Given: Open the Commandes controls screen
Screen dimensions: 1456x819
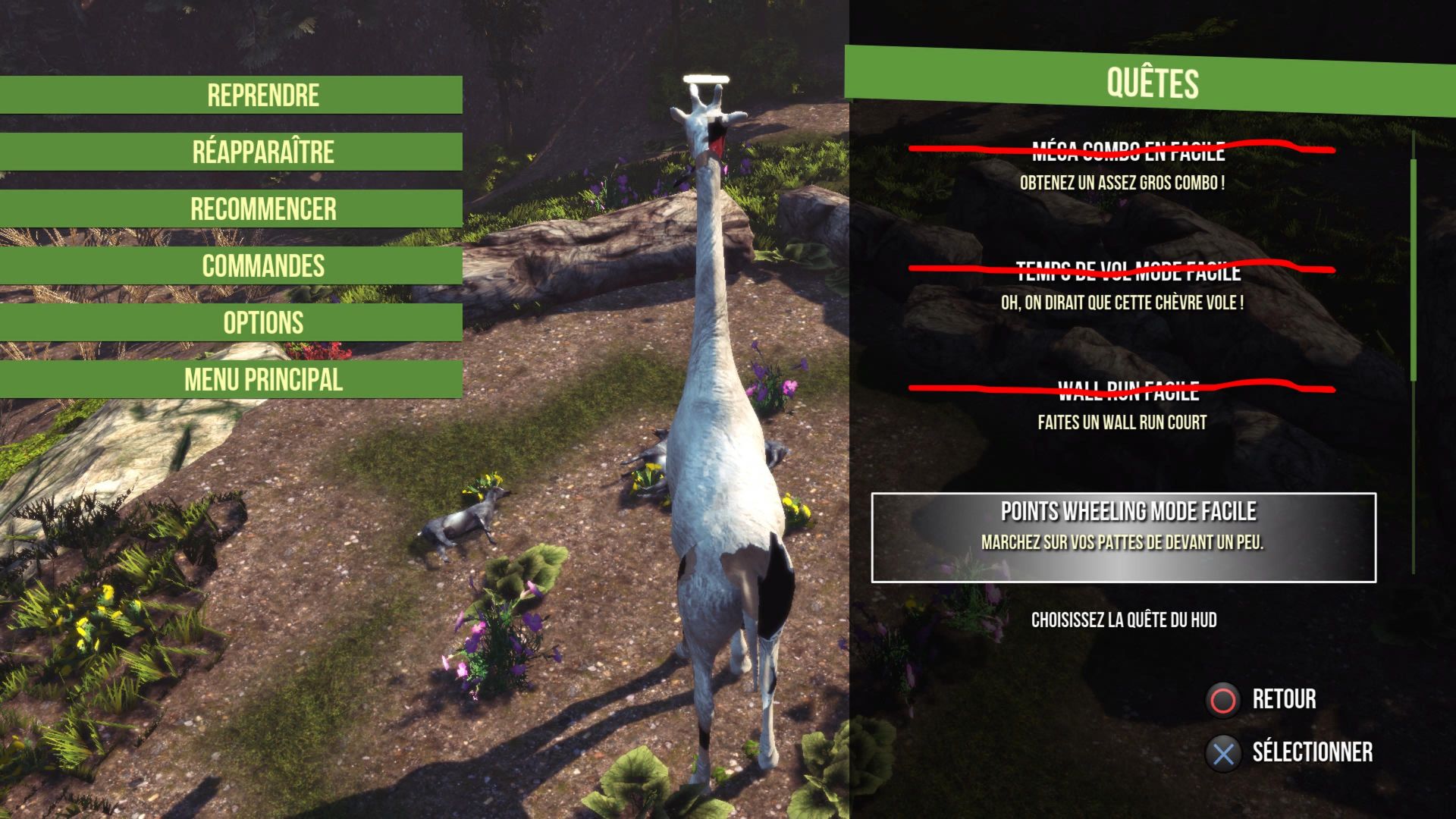Looking at the screenshot, I should 262,265.
